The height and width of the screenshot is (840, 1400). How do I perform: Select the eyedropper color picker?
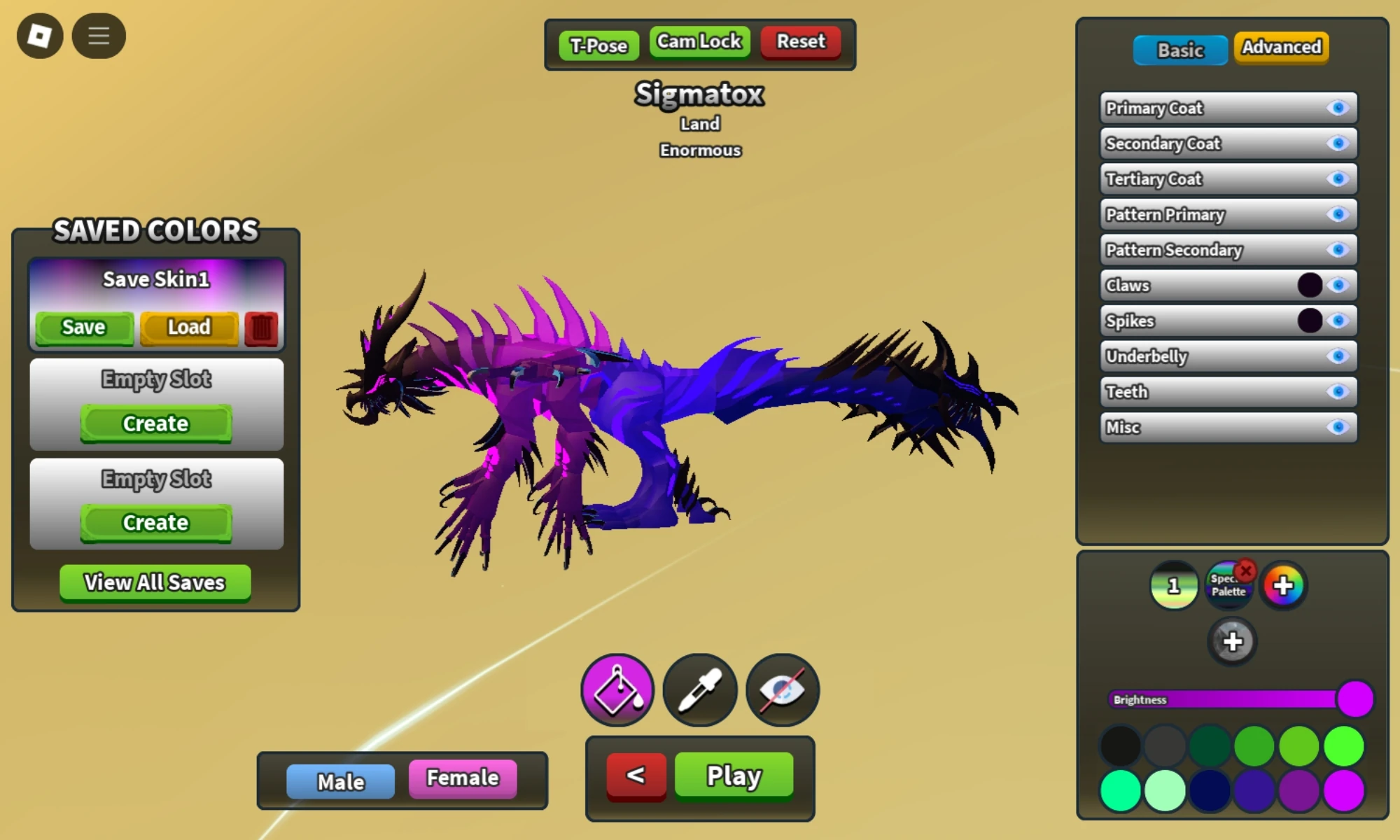(699, 689)
